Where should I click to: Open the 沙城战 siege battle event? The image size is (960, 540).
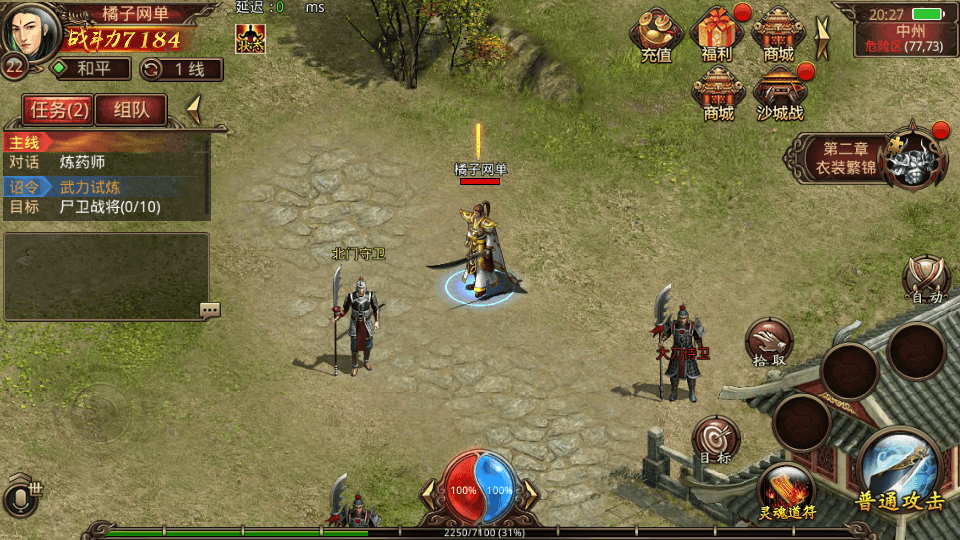780,93
